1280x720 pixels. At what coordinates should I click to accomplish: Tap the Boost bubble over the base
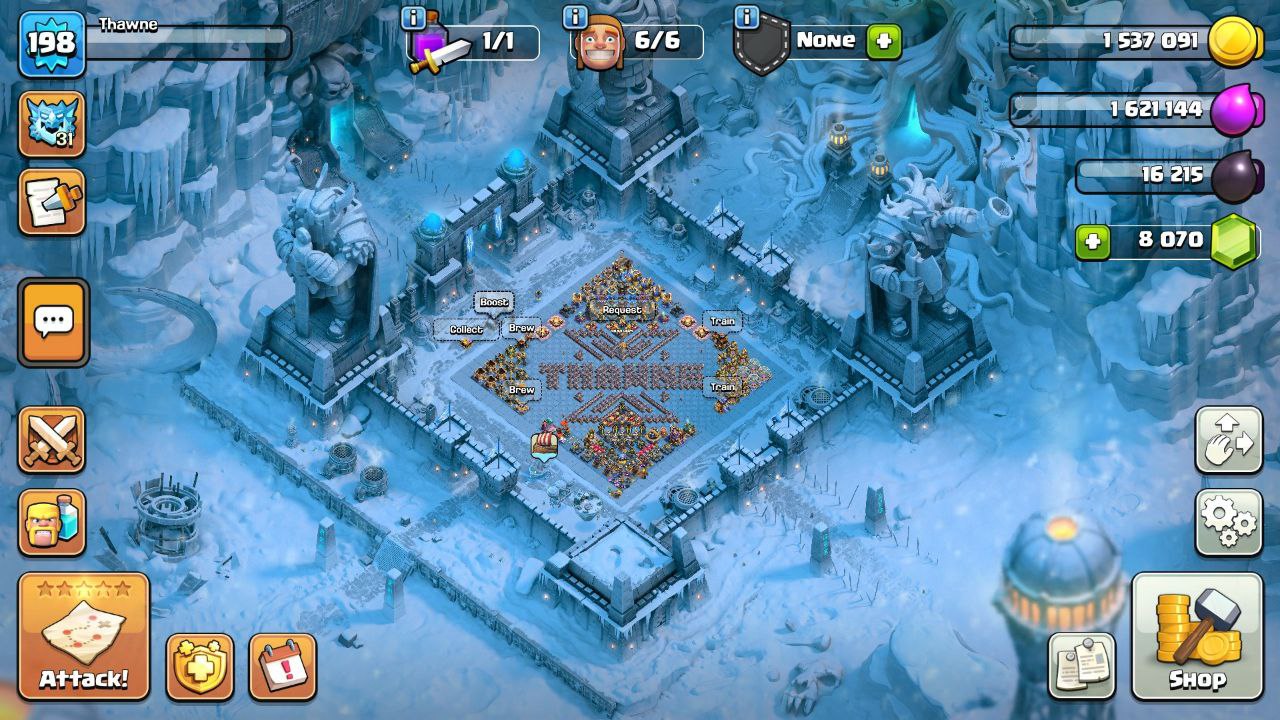coord(493,302)
